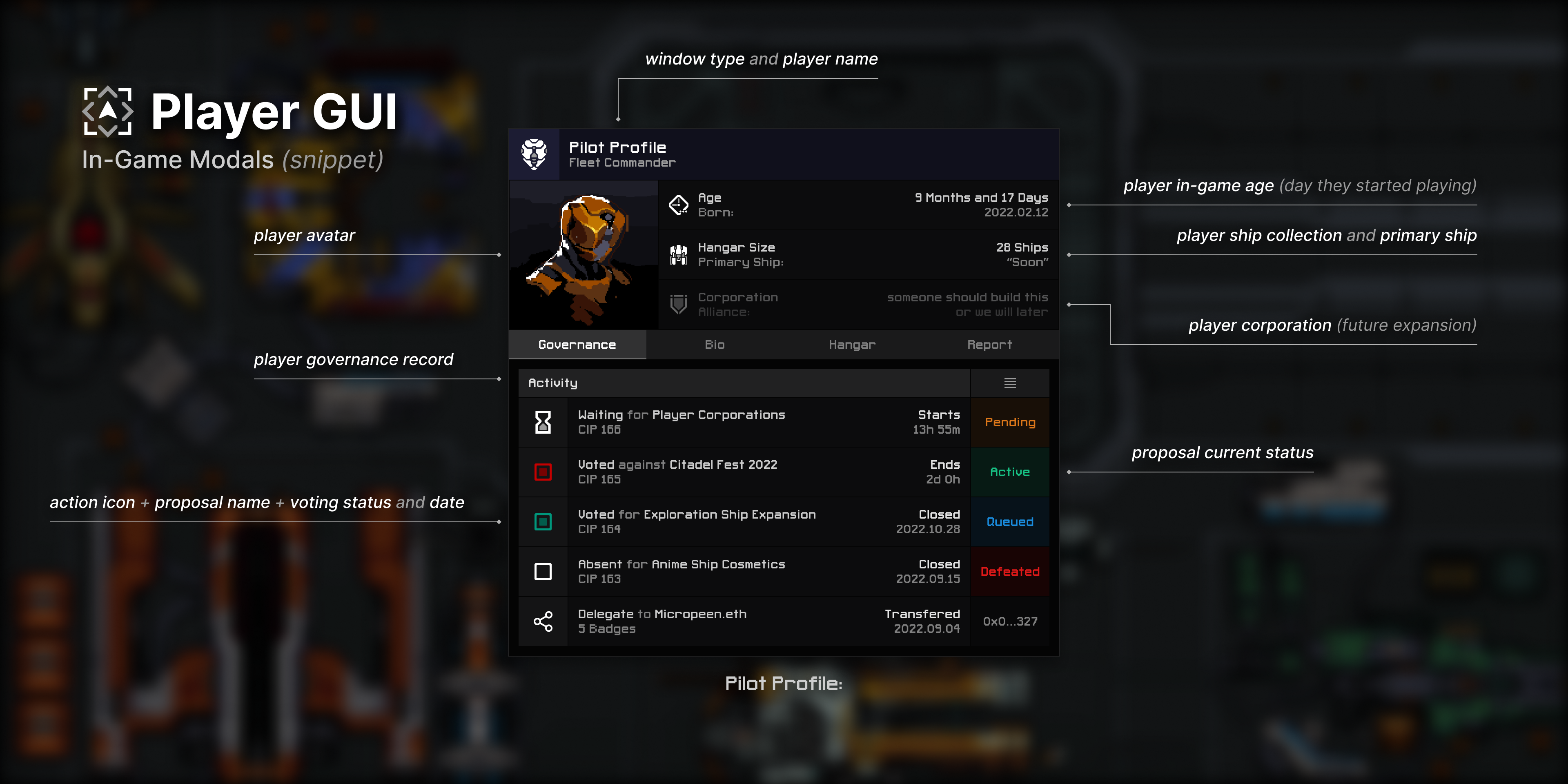Switch to the Bio tab

click(x=714, y=345)
